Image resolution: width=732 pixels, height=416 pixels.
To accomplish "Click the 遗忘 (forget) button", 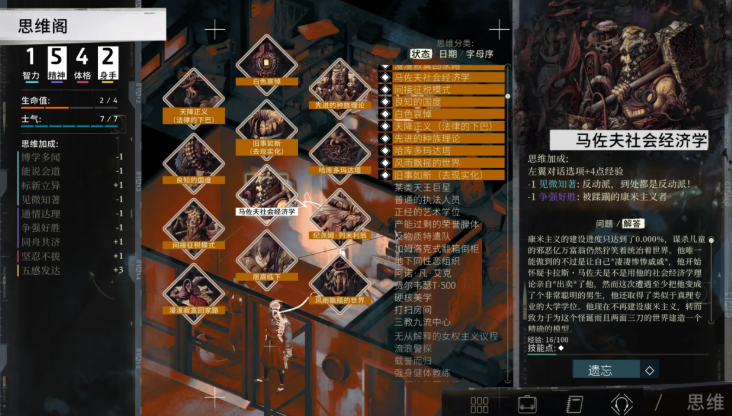I will [x=600, y=369].
